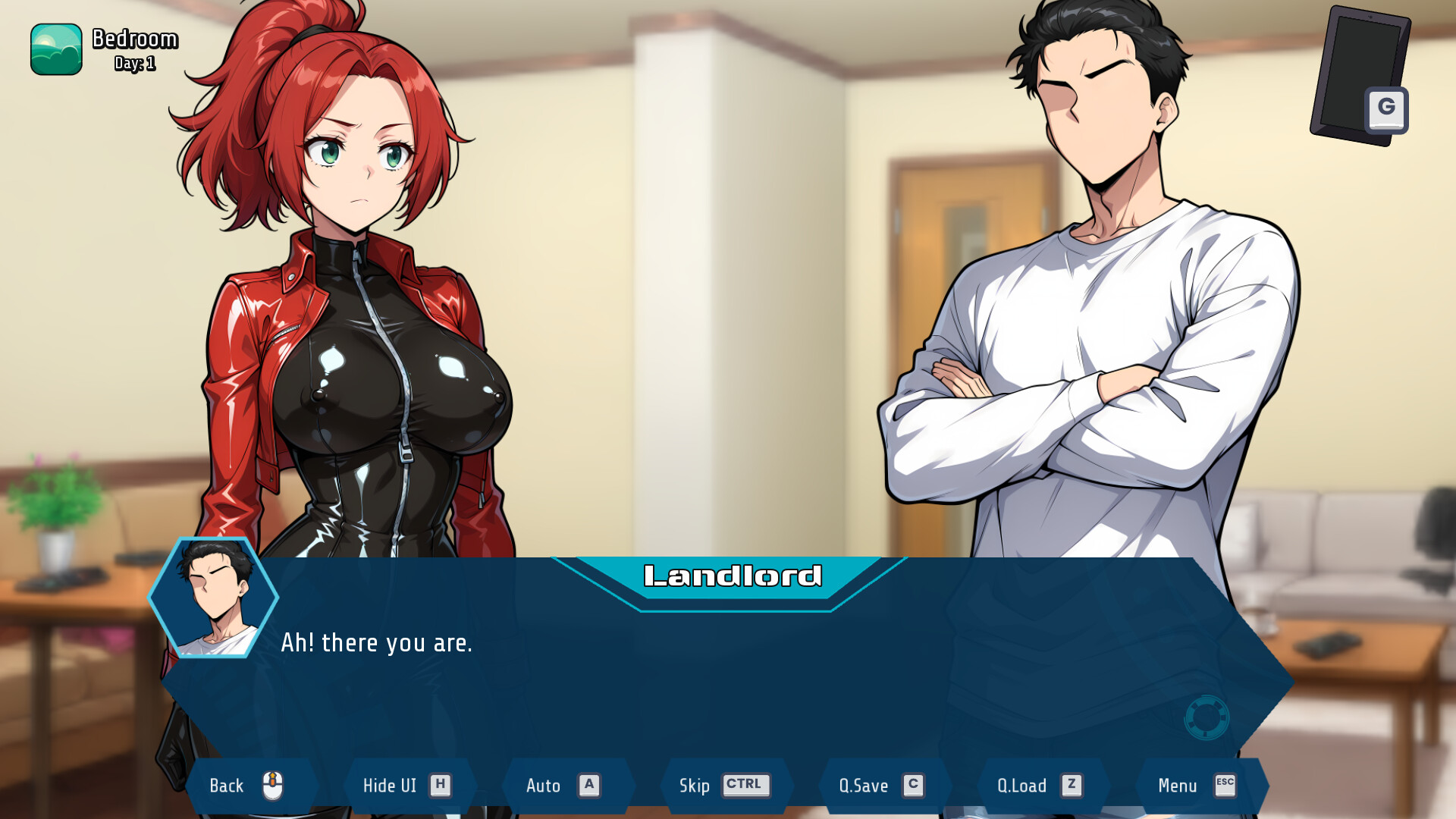Click the Day: 1 indicator

133,64
